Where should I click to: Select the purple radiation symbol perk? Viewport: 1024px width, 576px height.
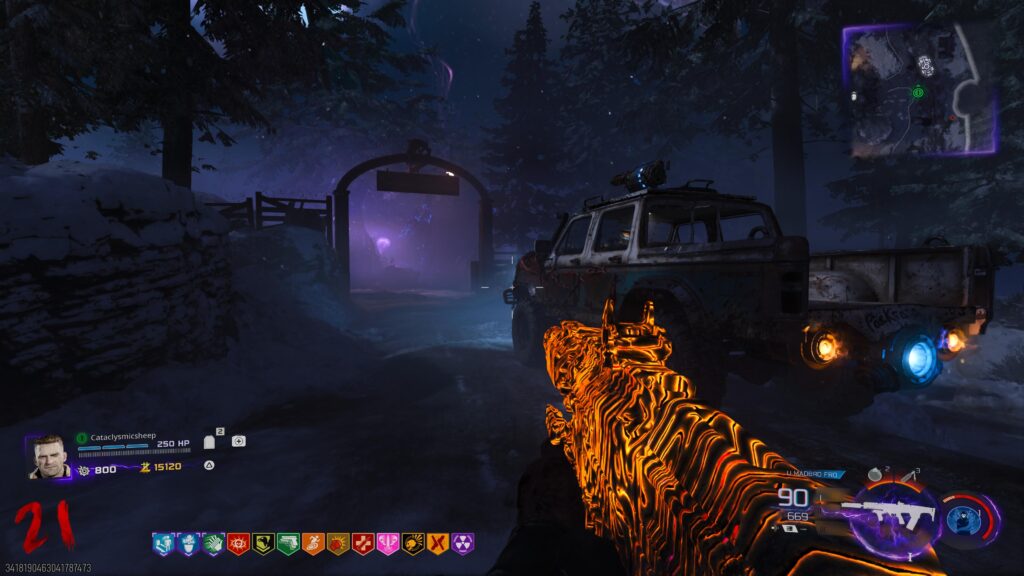pyautogui.click(x=463, y=543)
